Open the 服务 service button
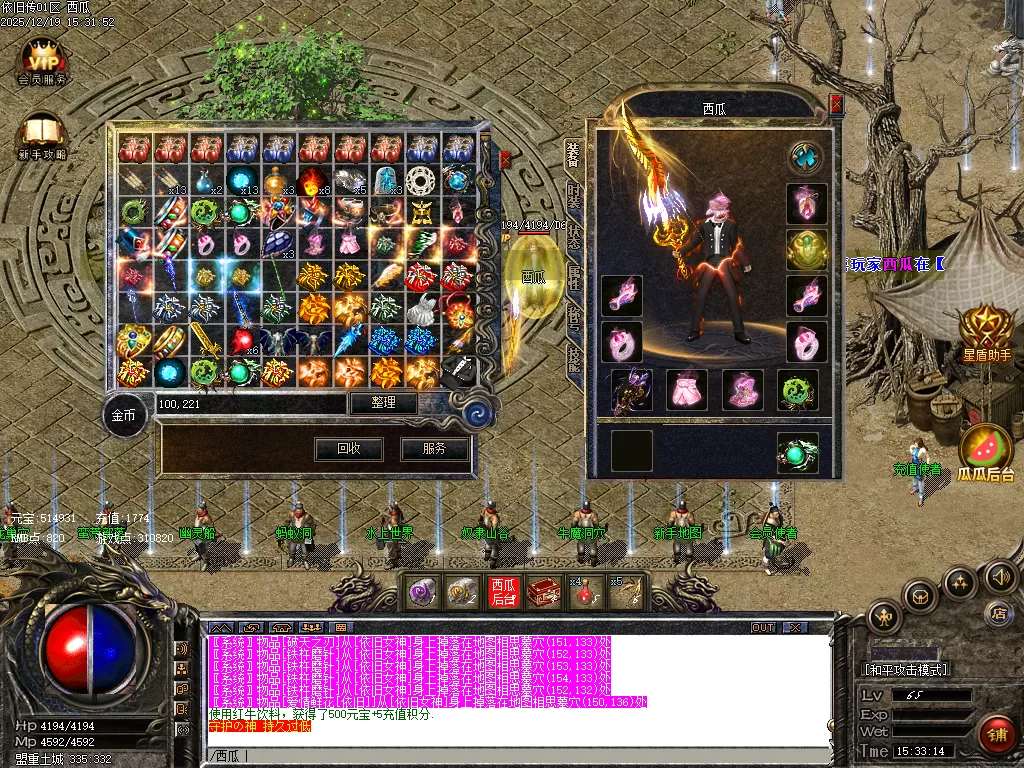Viewport: 1024px width, 768px height. pyautogui.click(x=435, y=449)
